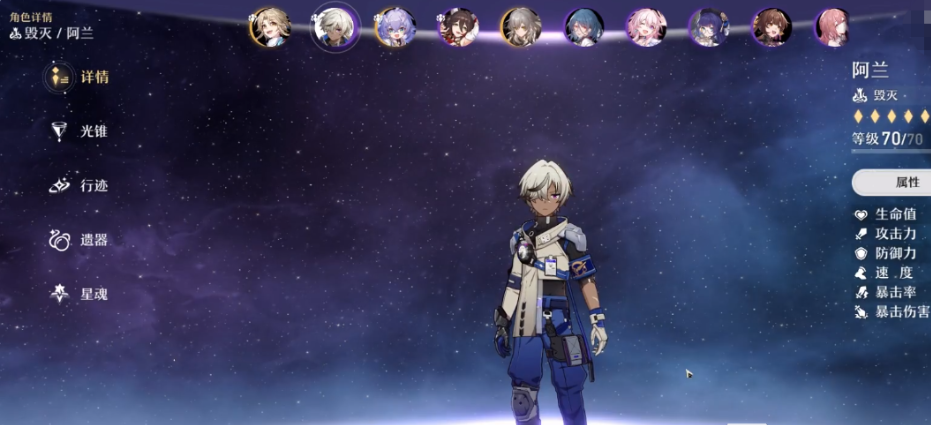Screen dimensions: 931x425
Task: Open the 行迹 traces tab
Action: point(78,186)
